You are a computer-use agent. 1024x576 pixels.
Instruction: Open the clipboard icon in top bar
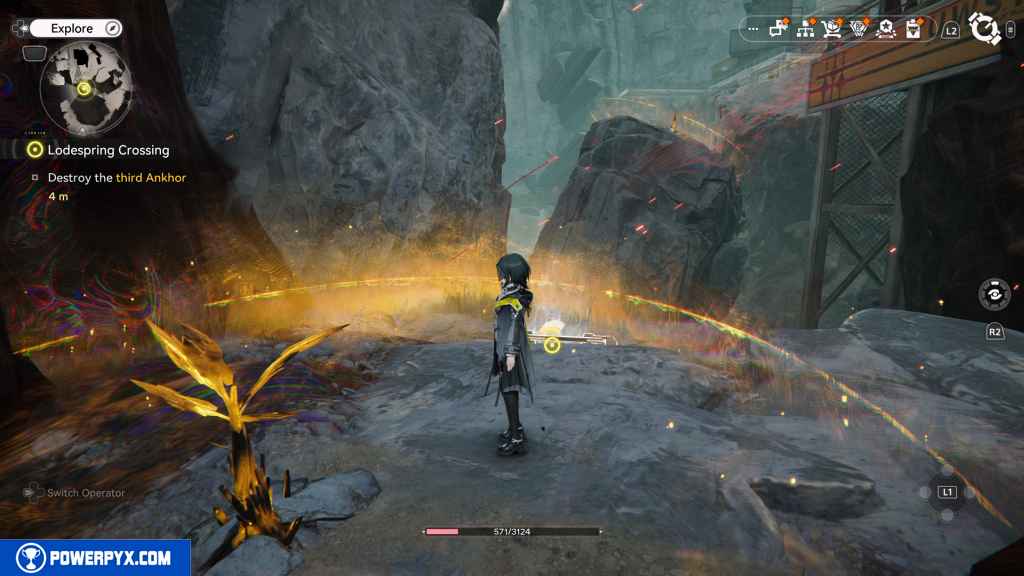click(x=912, y=29)
